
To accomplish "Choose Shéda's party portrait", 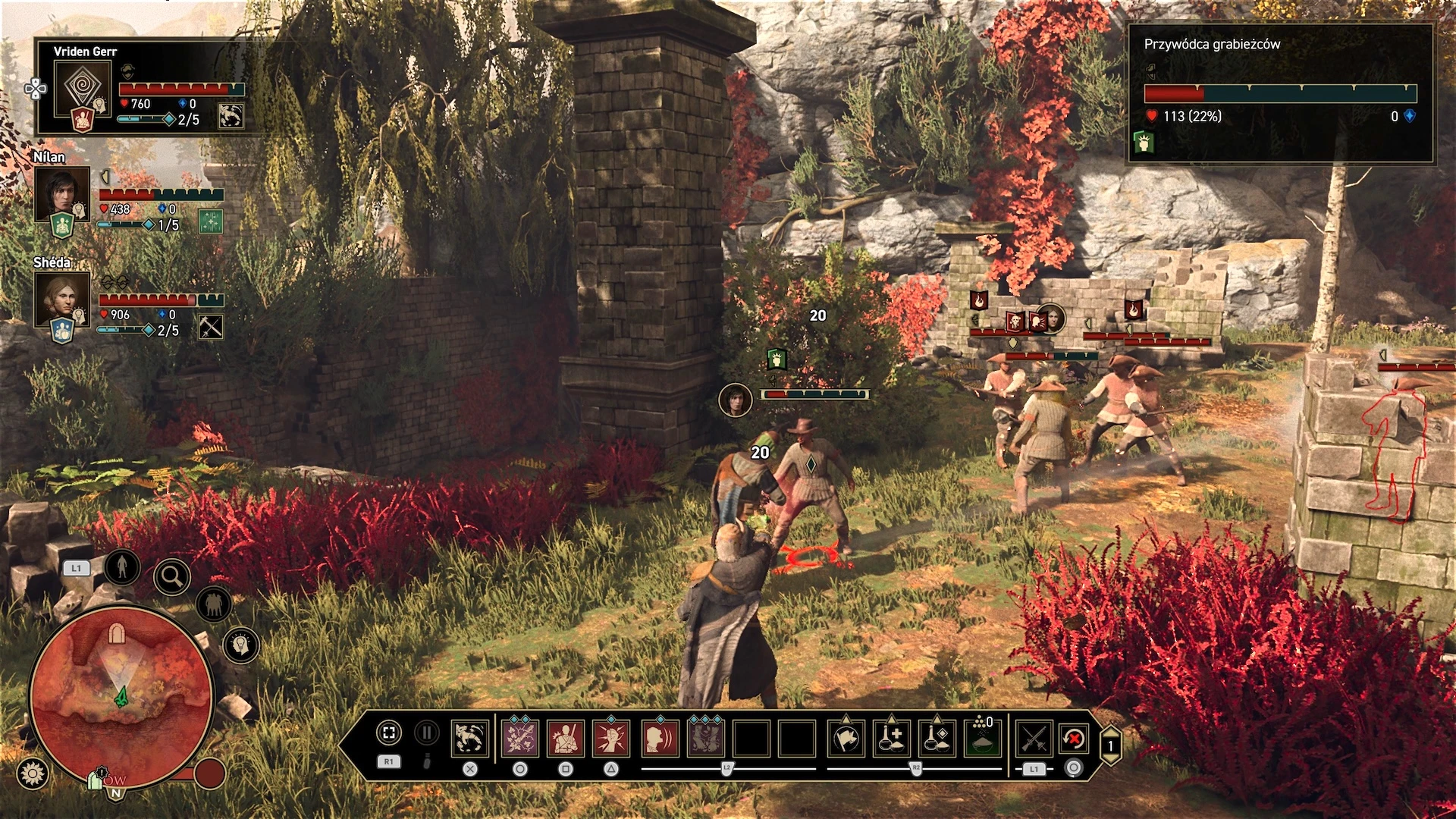I will [x=62, y=299].
